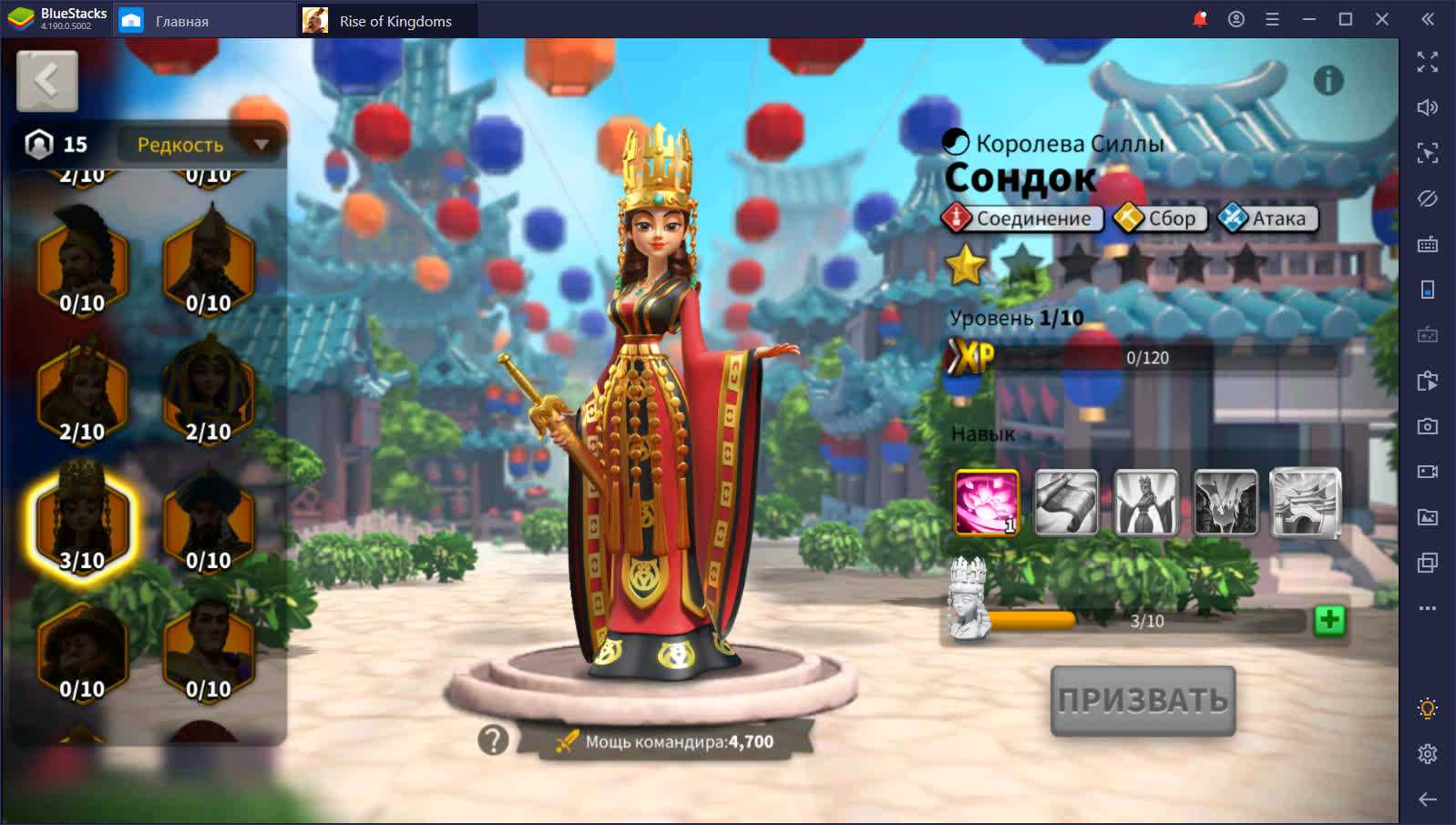The image size is (1456, 825).
Task: Open the commander info icon
Action: tap(1328, 81)
